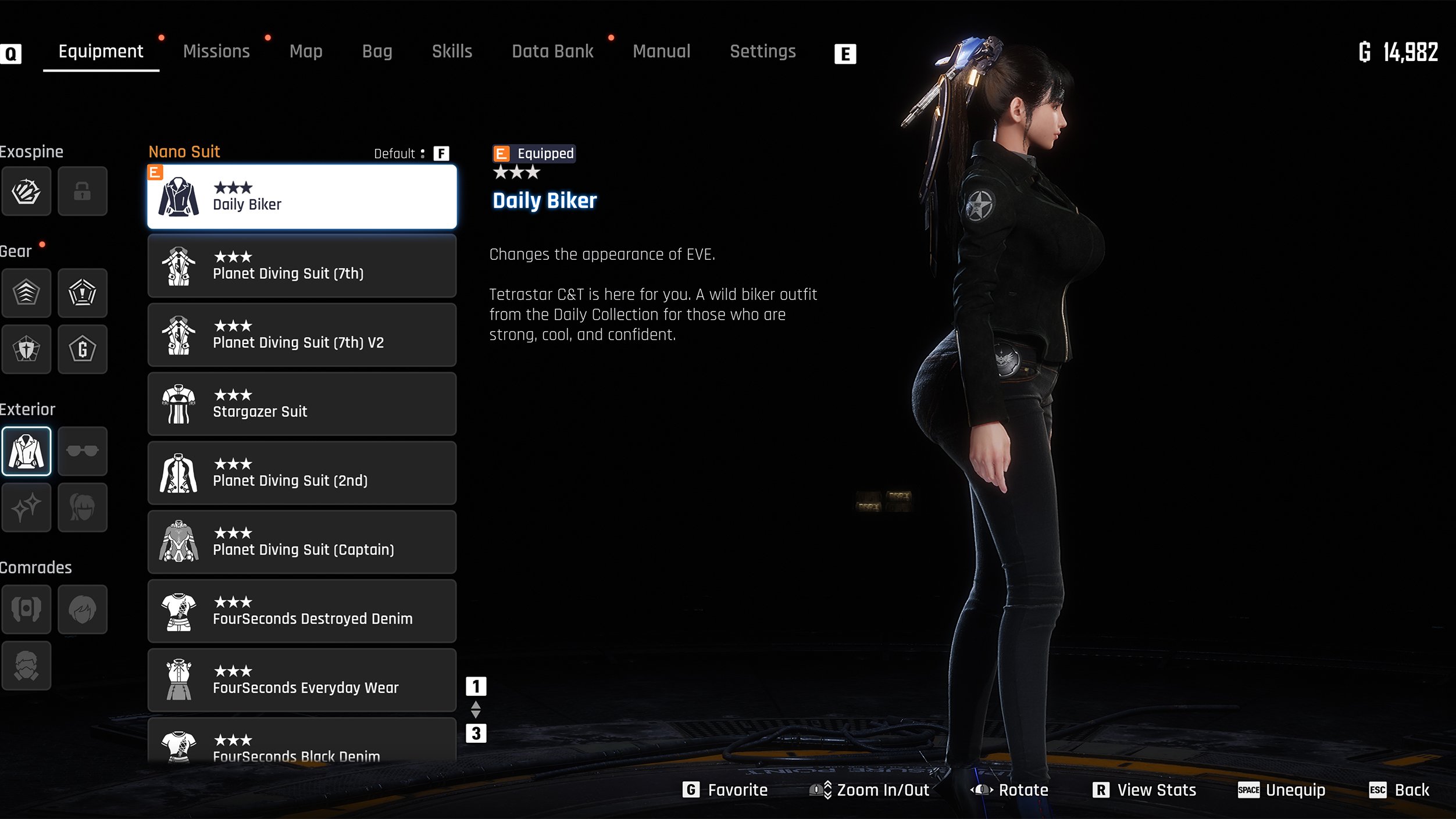The height and width of the screenshot is (819, 1456).
Task: Choose the Planet Diving Suit (Captain)
Action: (302, 542)
